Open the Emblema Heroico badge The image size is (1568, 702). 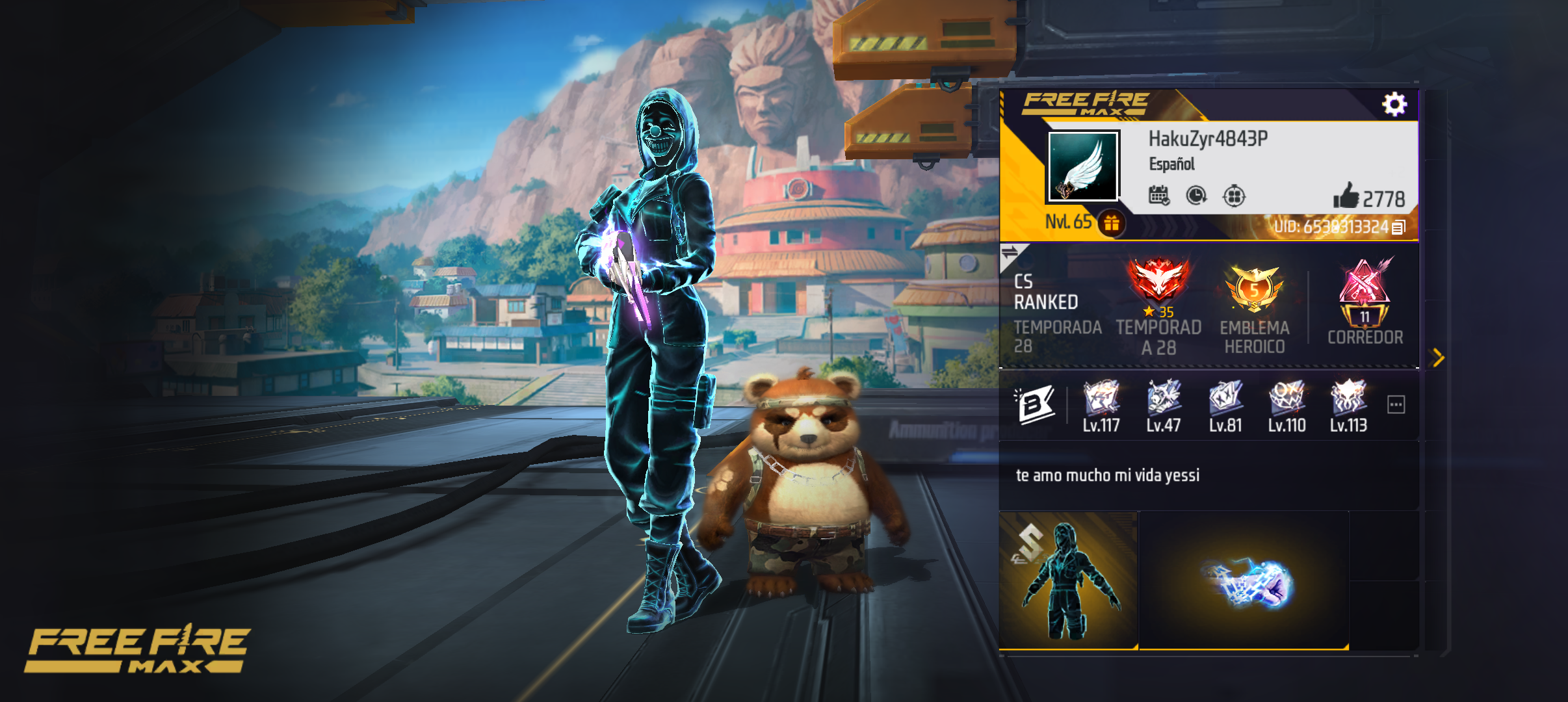(1254, 289)
